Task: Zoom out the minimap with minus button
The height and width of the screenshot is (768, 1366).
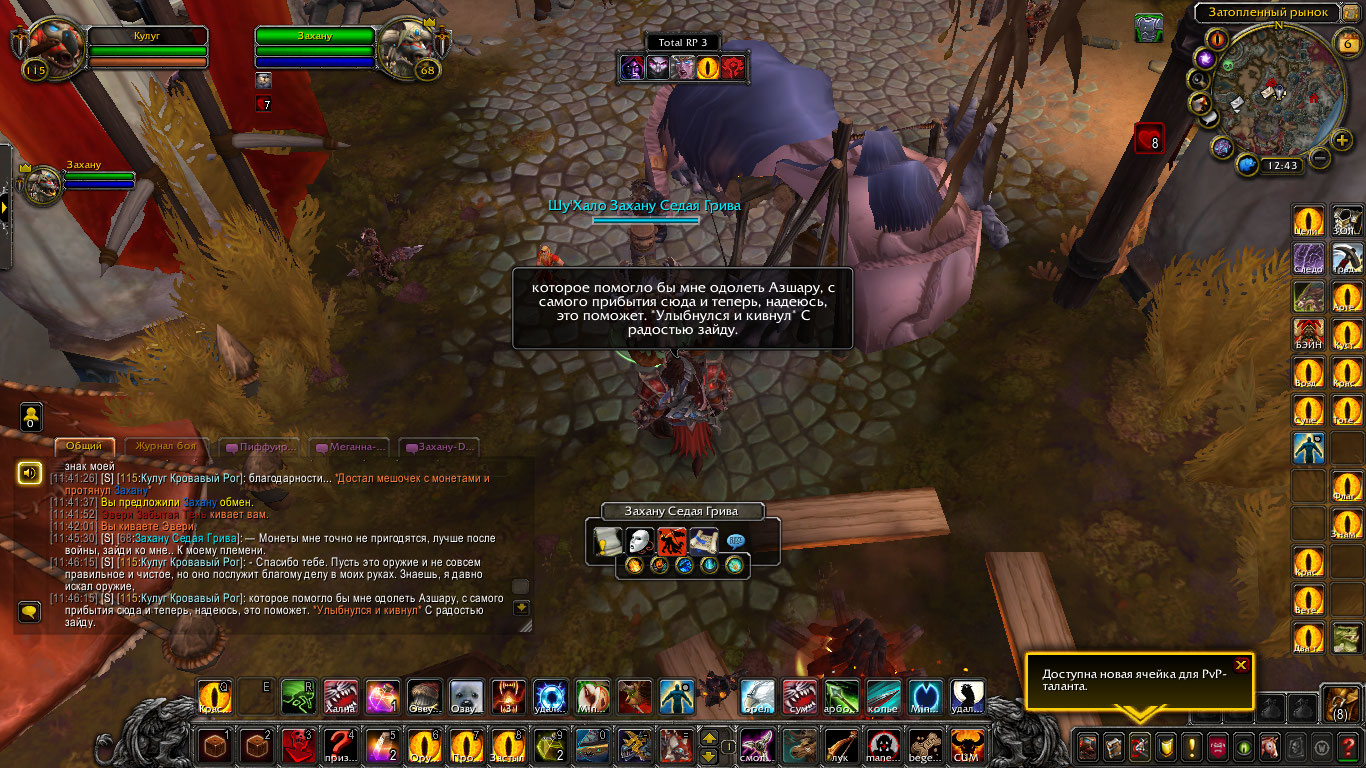Action: point(1320,158)
